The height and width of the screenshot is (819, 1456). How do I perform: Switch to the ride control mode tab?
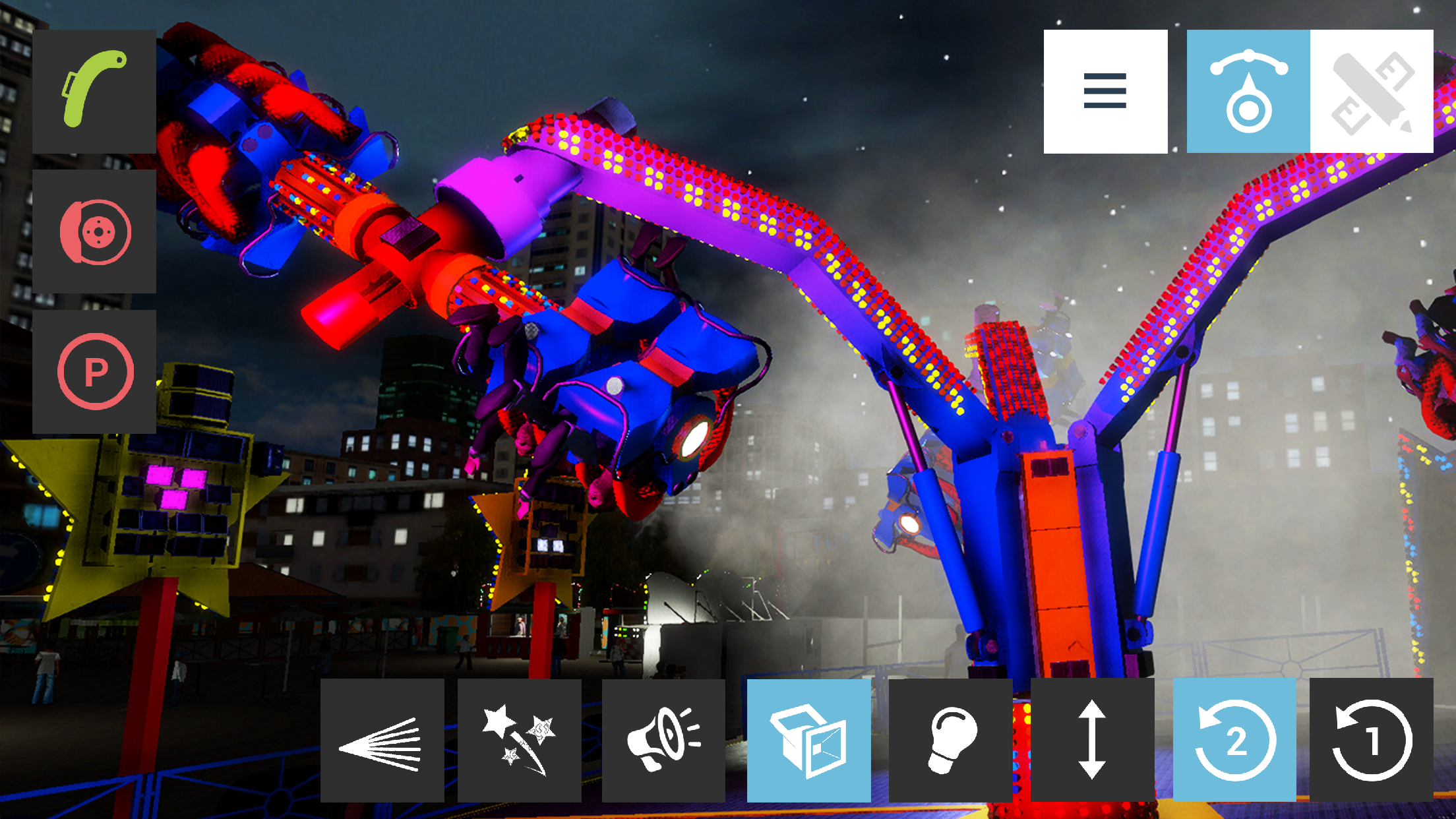point(1248,91)
